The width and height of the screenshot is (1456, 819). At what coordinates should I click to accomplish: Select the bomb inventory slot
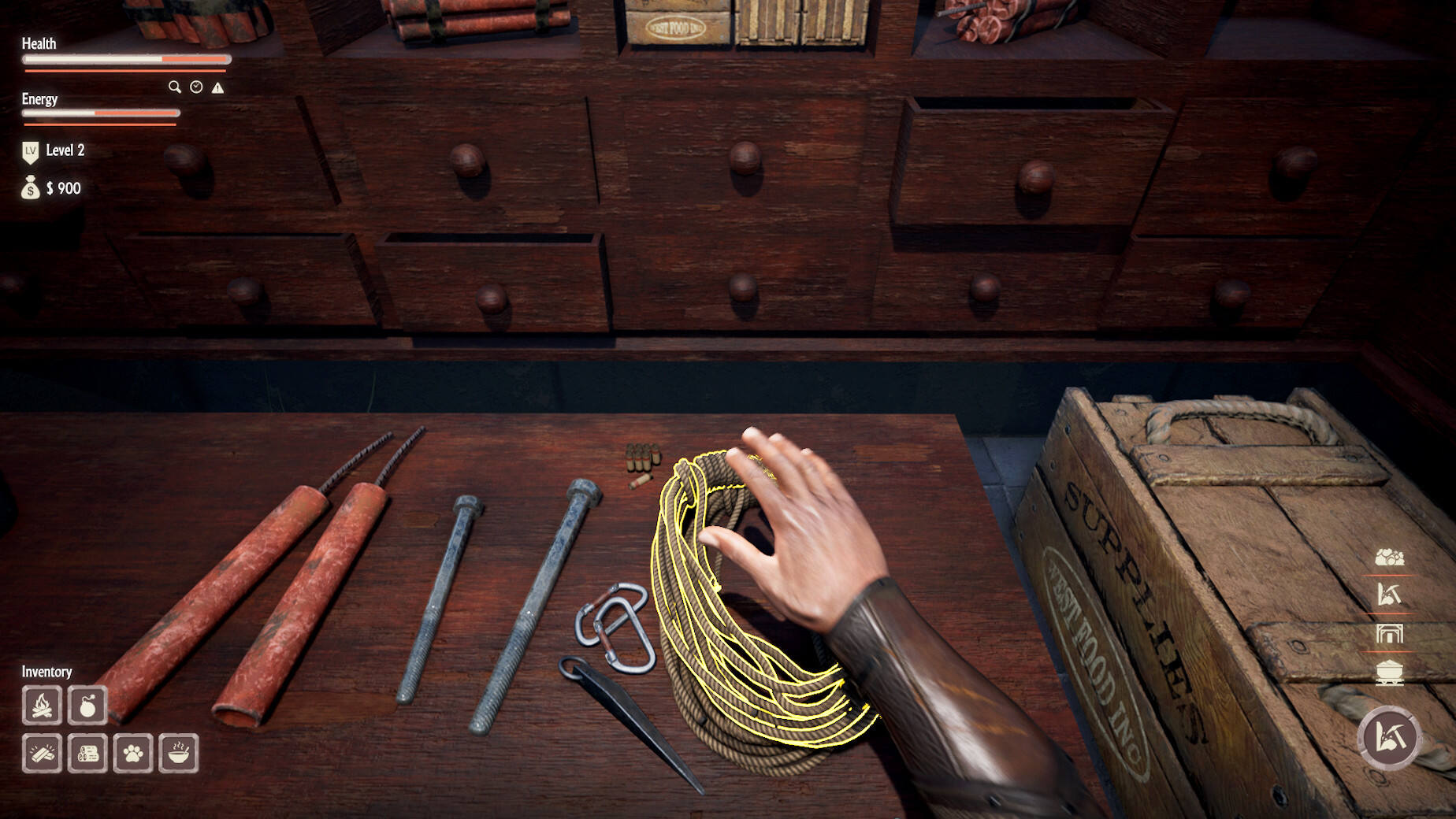(x=87, y=705)
